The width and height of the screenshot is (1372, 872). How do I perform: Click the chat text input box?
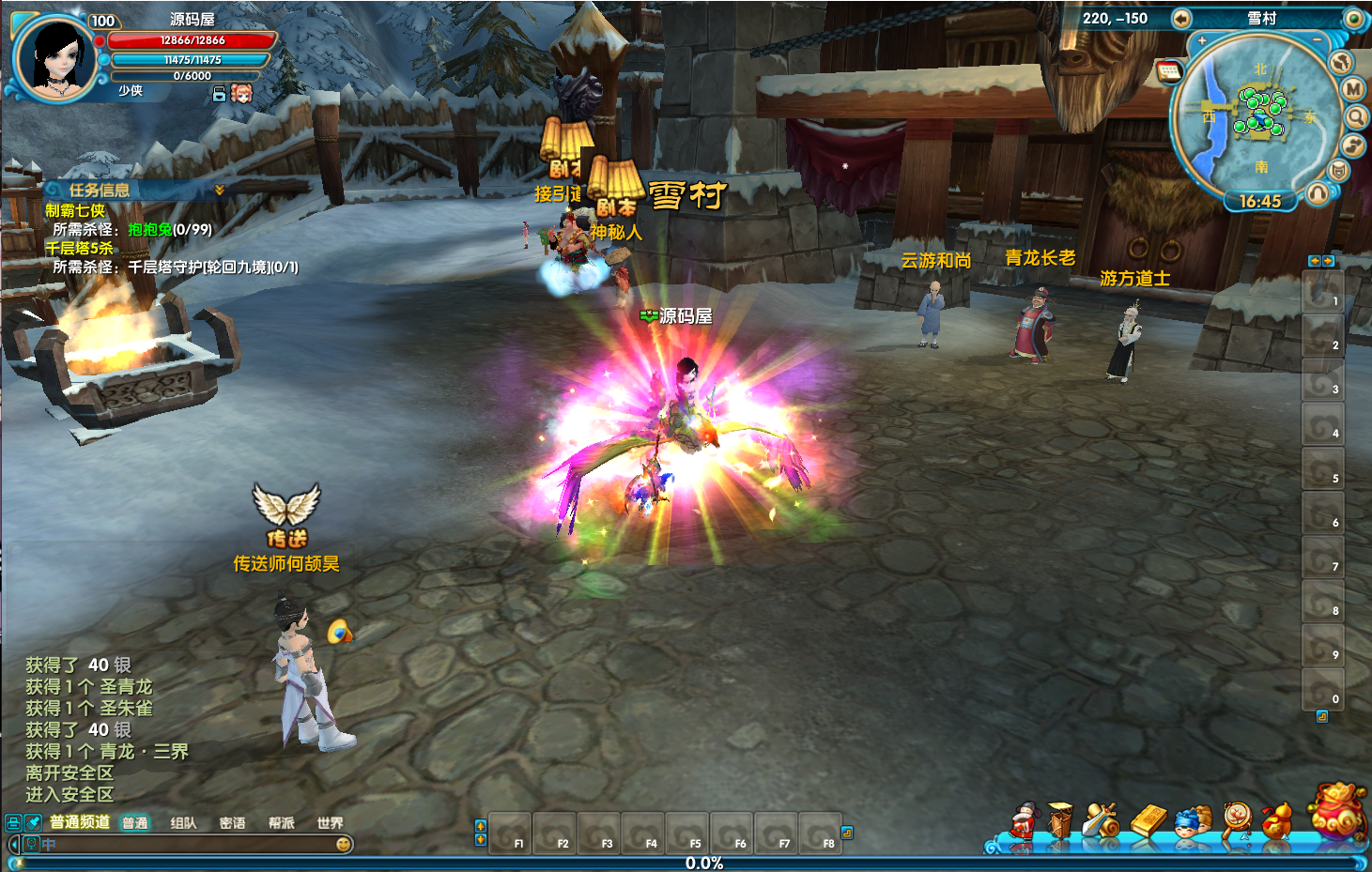[188, 845]
